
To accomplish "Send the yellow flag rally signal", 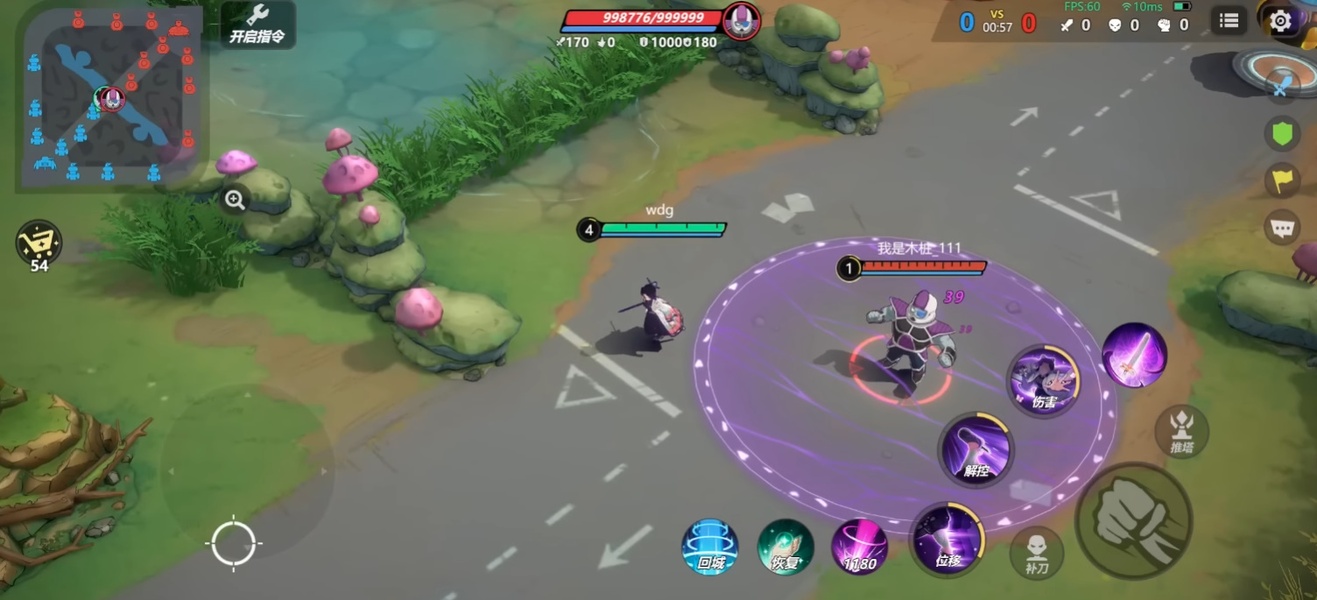I will pyautogui.click(x=1281, y=180).
